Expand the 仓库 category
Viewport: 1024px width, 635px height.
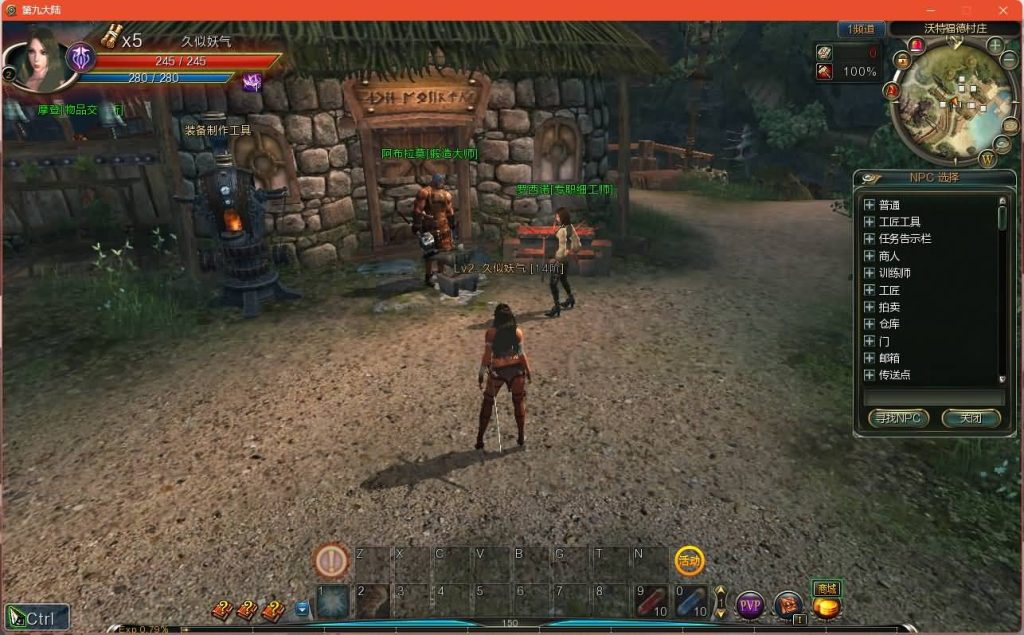coord(869,324)
